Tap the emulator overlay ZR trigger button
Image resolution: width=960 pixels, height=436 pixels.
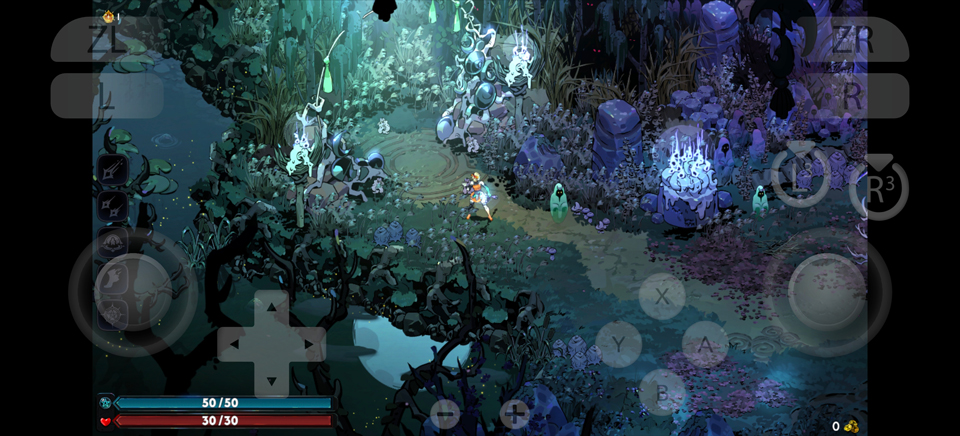click(852, 40)
